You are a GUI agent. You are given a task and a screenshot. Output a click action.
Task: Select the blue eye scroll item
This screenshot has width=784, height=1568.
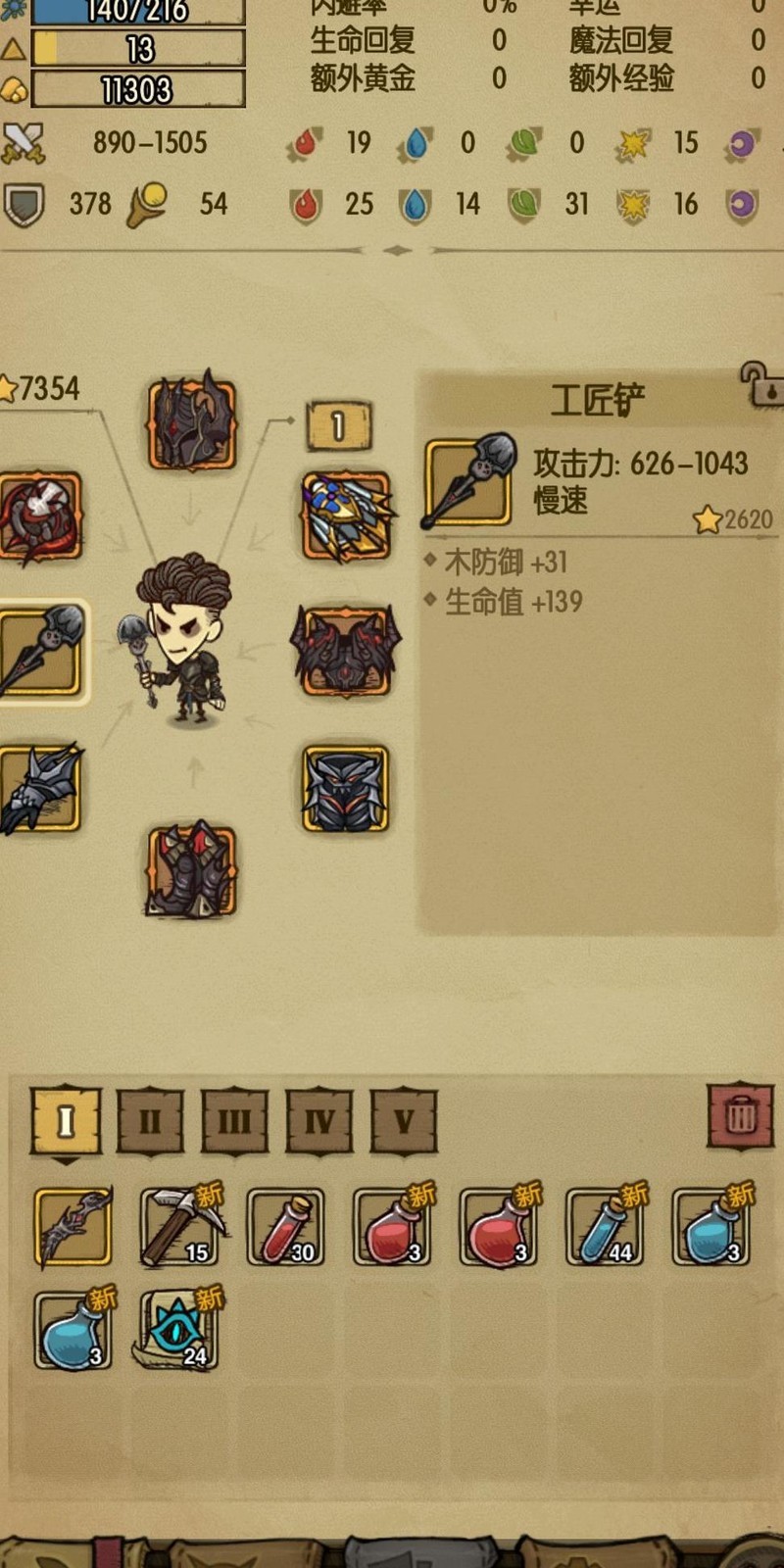click(x=179, y=1330)
